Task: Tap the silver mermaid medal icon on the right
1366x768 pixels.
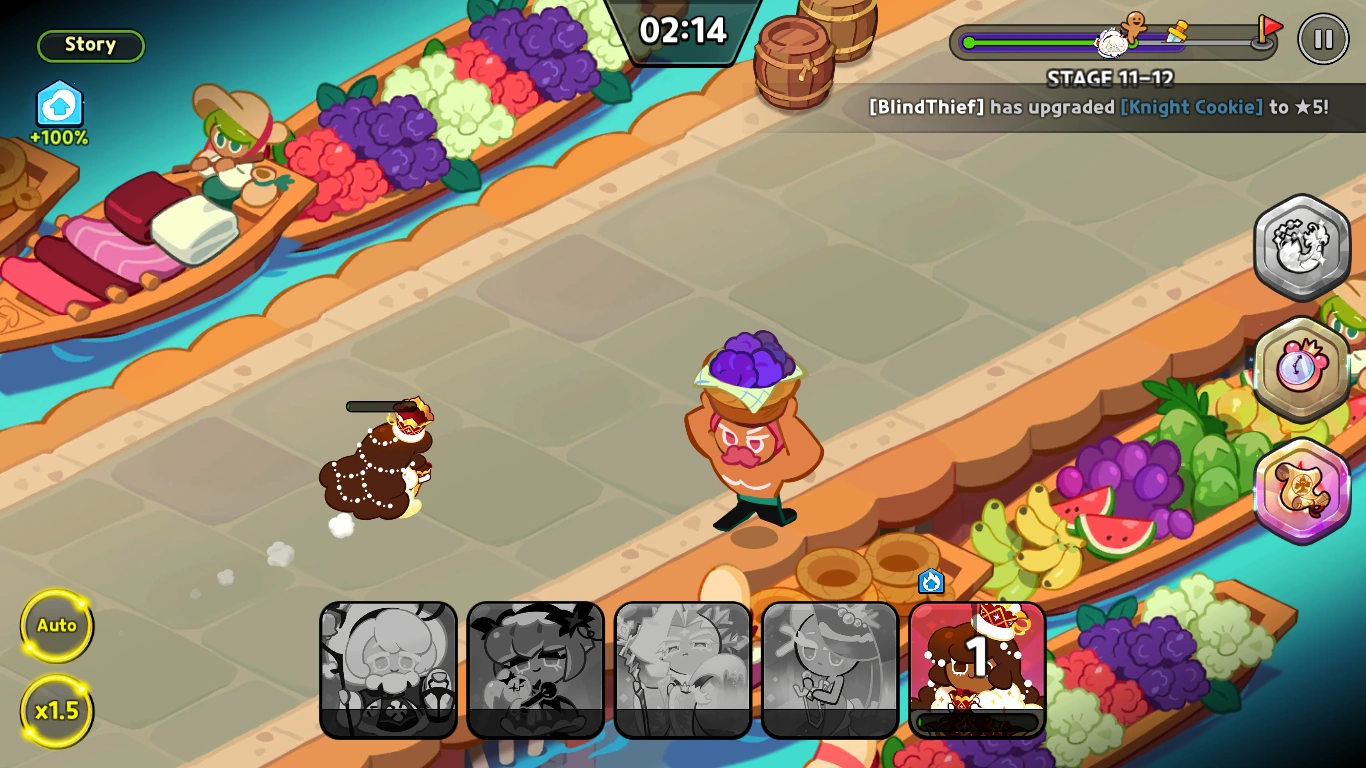Action: (x=1302, y=245)
